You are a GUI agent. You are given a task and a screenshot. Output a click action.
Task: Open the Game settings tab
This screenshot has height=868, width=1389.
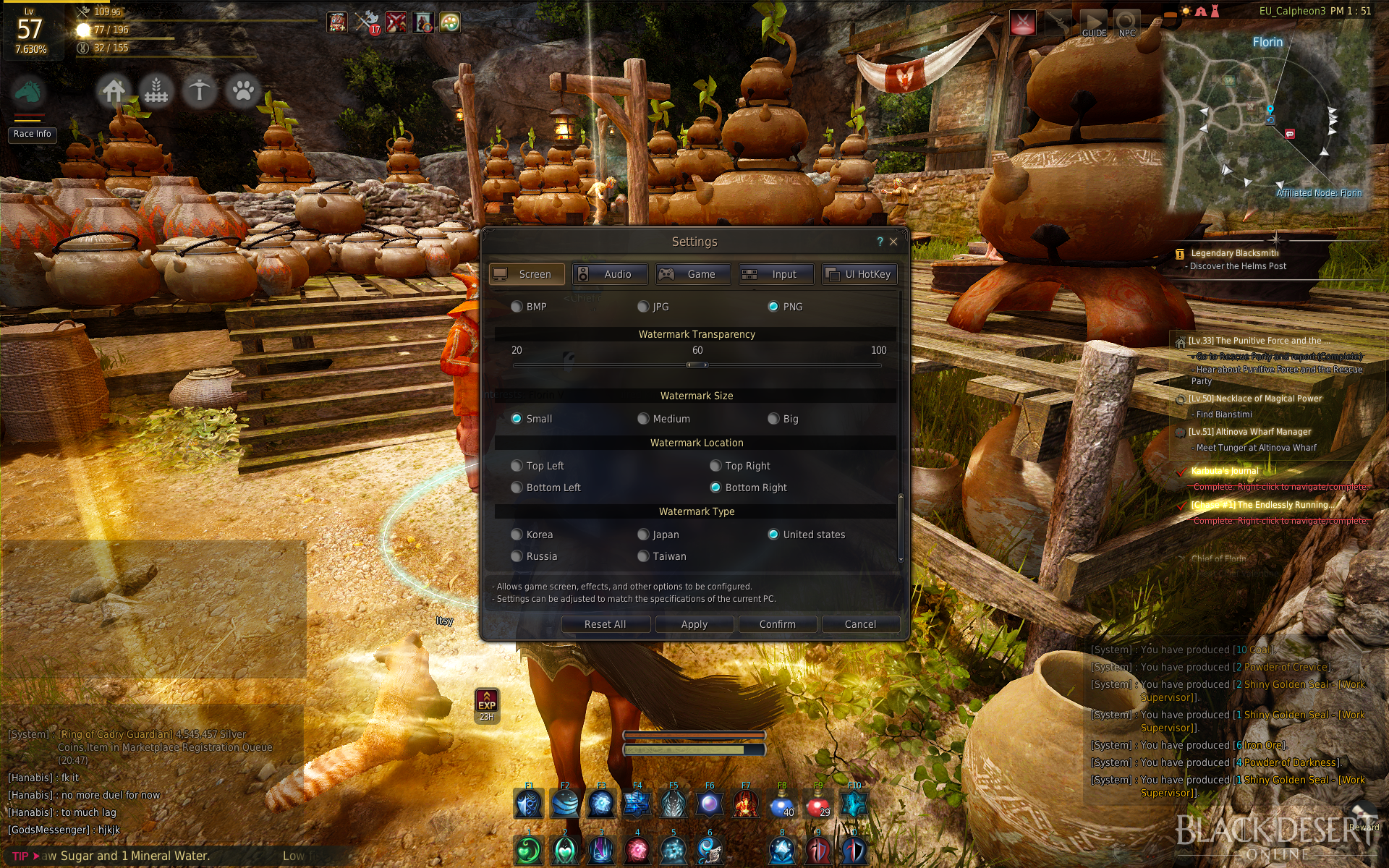coord(693,274)
